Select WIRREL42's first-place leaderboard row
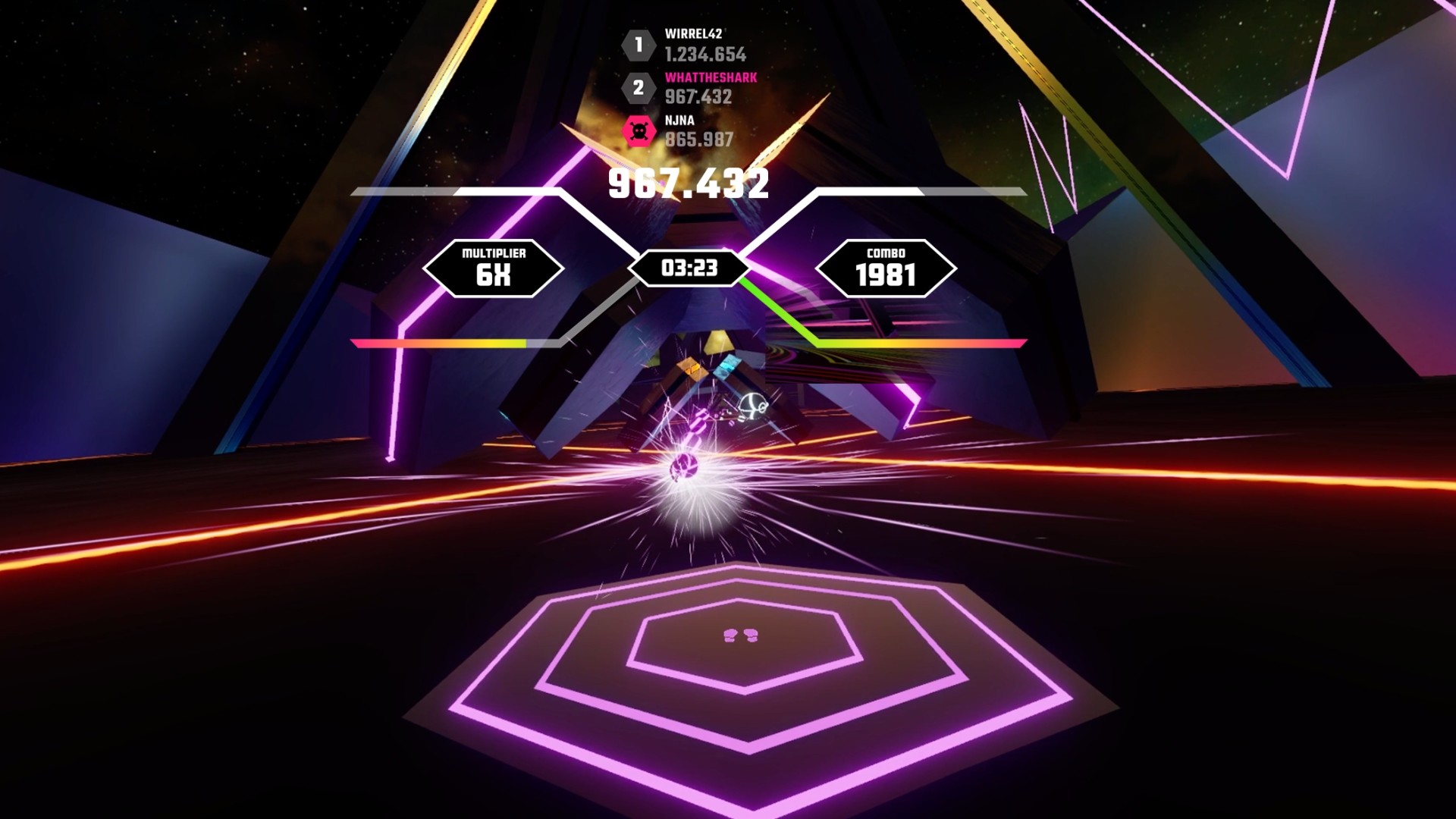The height and width of the screenshot is (819, 1456). [x=686, y=45]
